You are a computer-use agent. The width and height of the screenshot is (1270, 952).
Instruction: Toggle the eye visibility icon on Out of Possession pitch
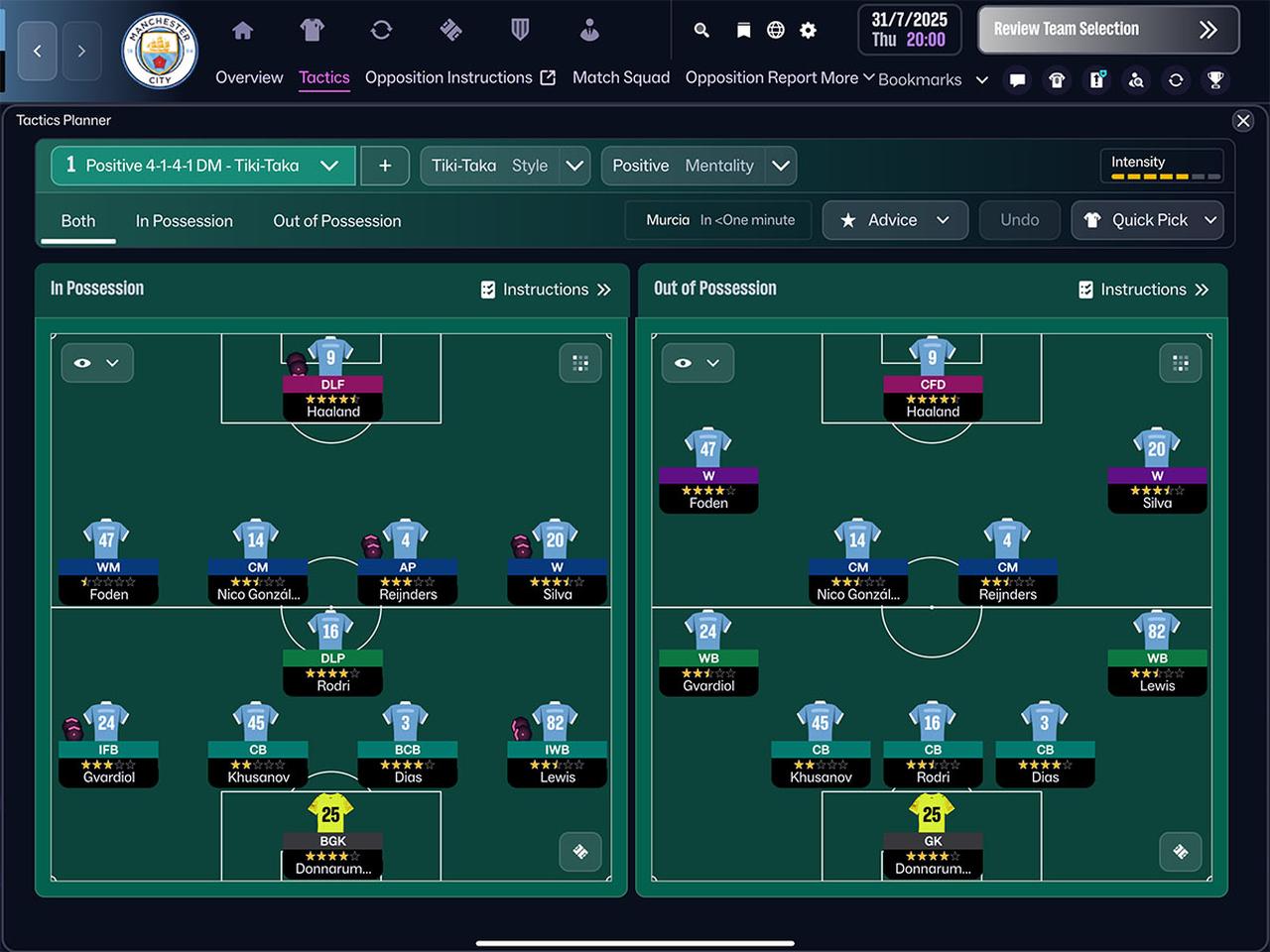click(684, 363)
